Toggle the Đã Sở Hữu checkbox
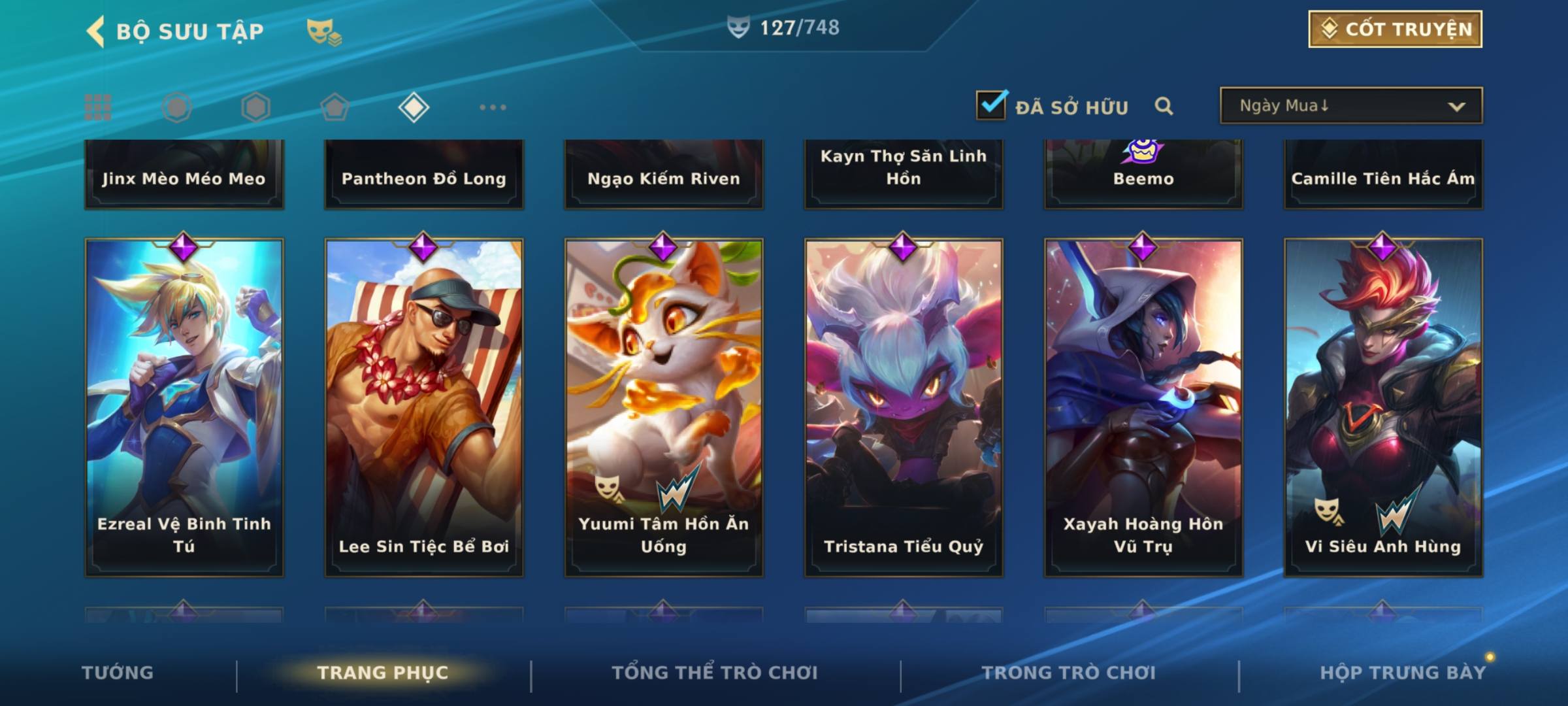The width and height of the screenshot is (1568, 706). pos(991,105)
